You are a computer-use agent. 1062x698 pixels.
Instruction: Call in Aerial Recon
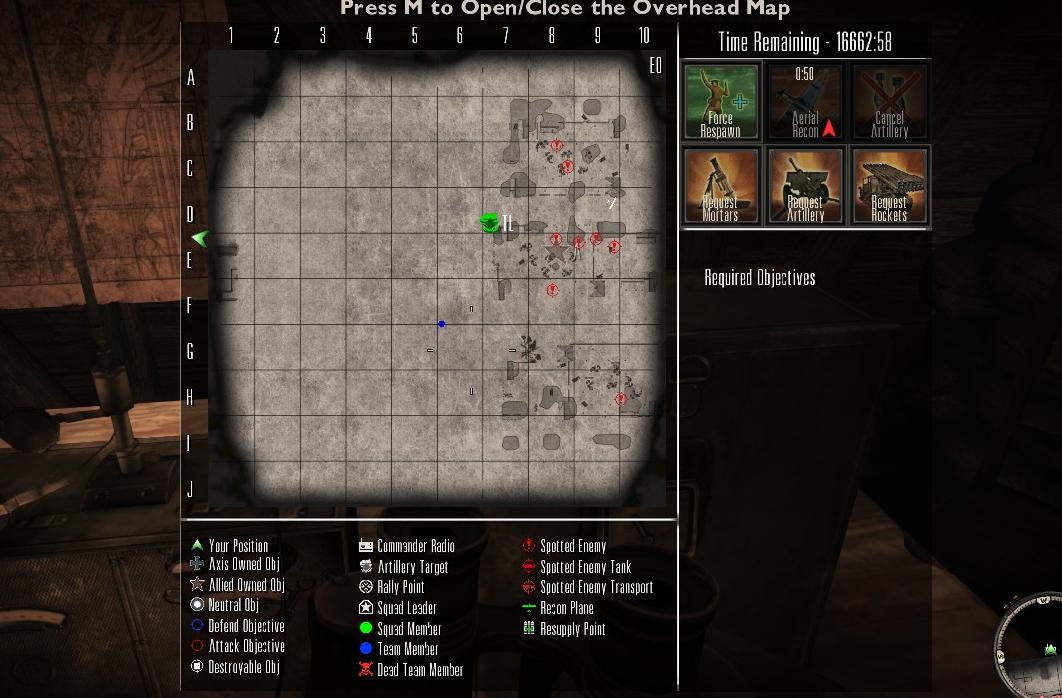(x=805, y=102)
